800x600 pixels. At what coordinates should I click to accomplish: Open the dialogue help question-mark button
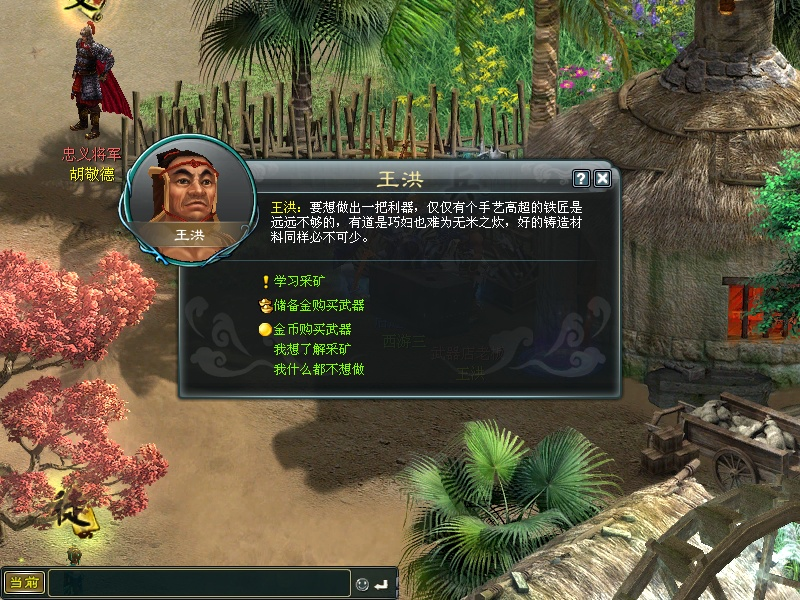[x=581, y=179]
